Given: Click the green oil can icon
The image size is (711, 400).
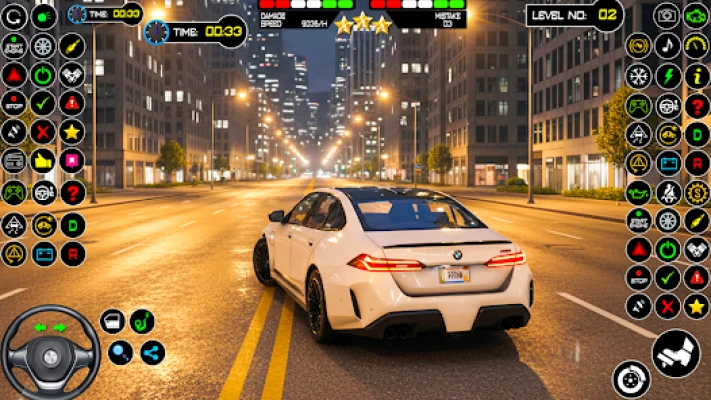Looking at the screenshot, I should pyautogui.click(x=638, y=192).
